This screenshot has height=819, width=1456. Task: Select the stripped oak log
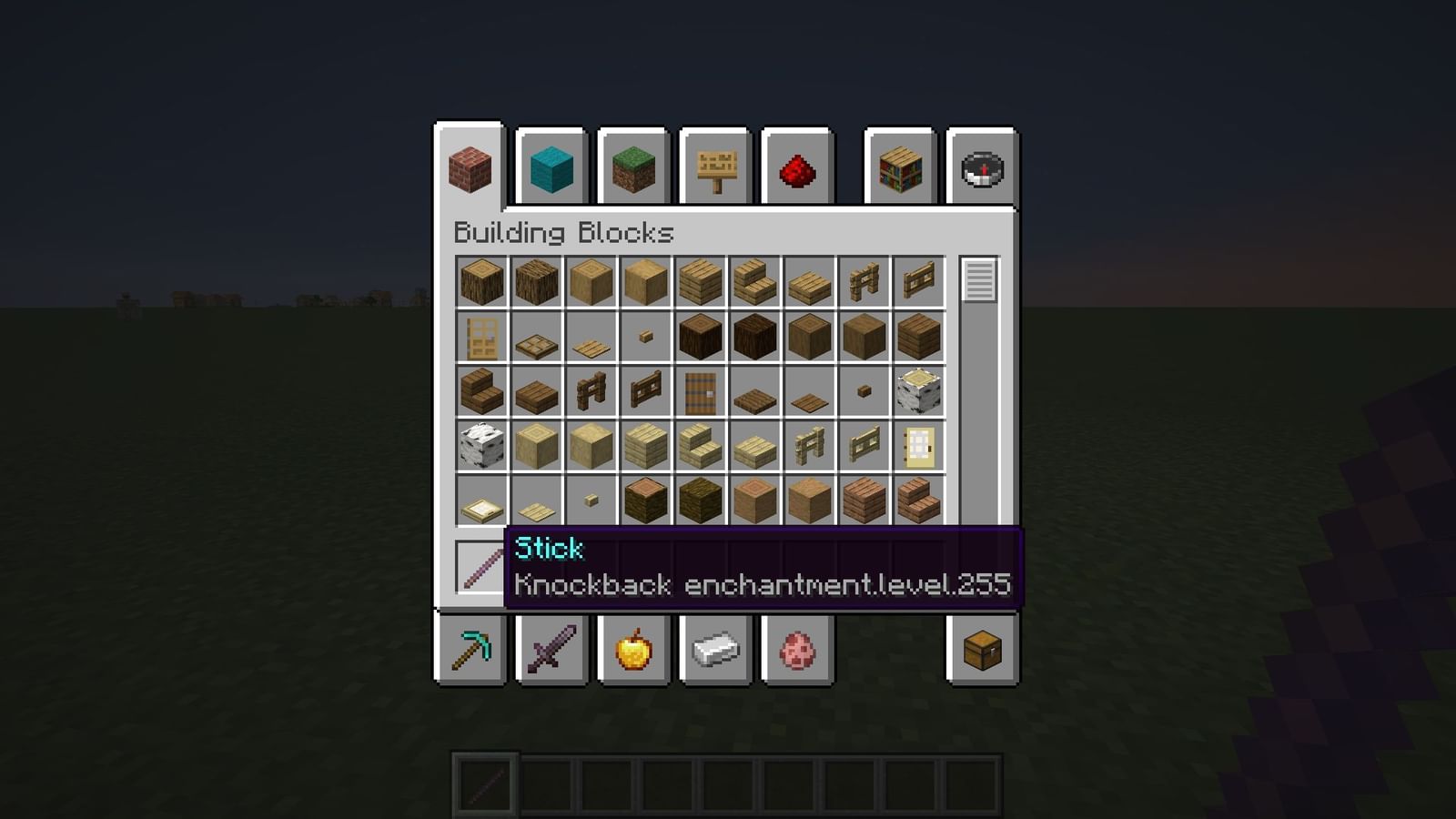pos(591,282)
